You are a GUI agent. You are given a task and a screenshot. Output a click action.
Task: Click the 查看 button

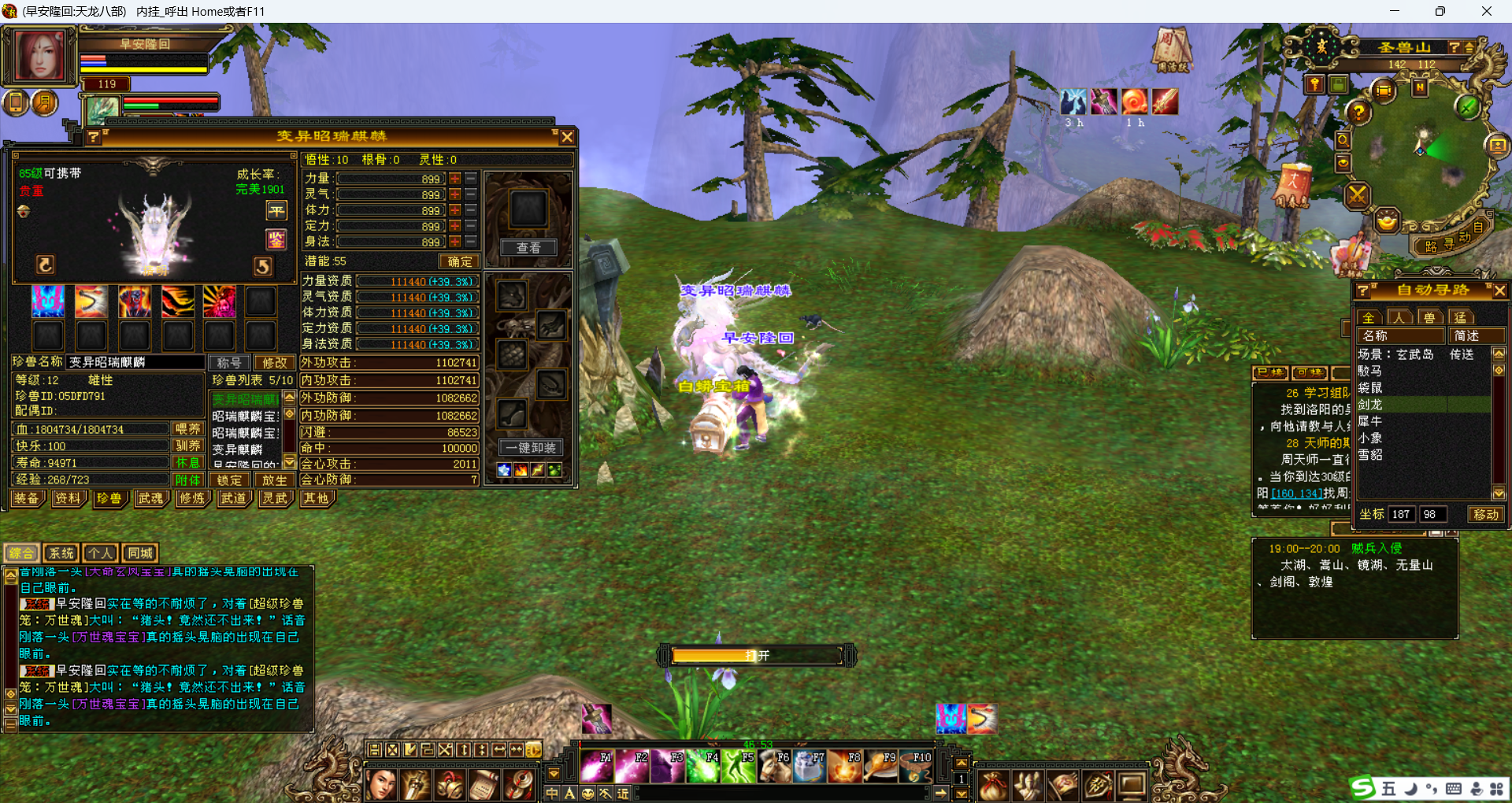[528, 248]
